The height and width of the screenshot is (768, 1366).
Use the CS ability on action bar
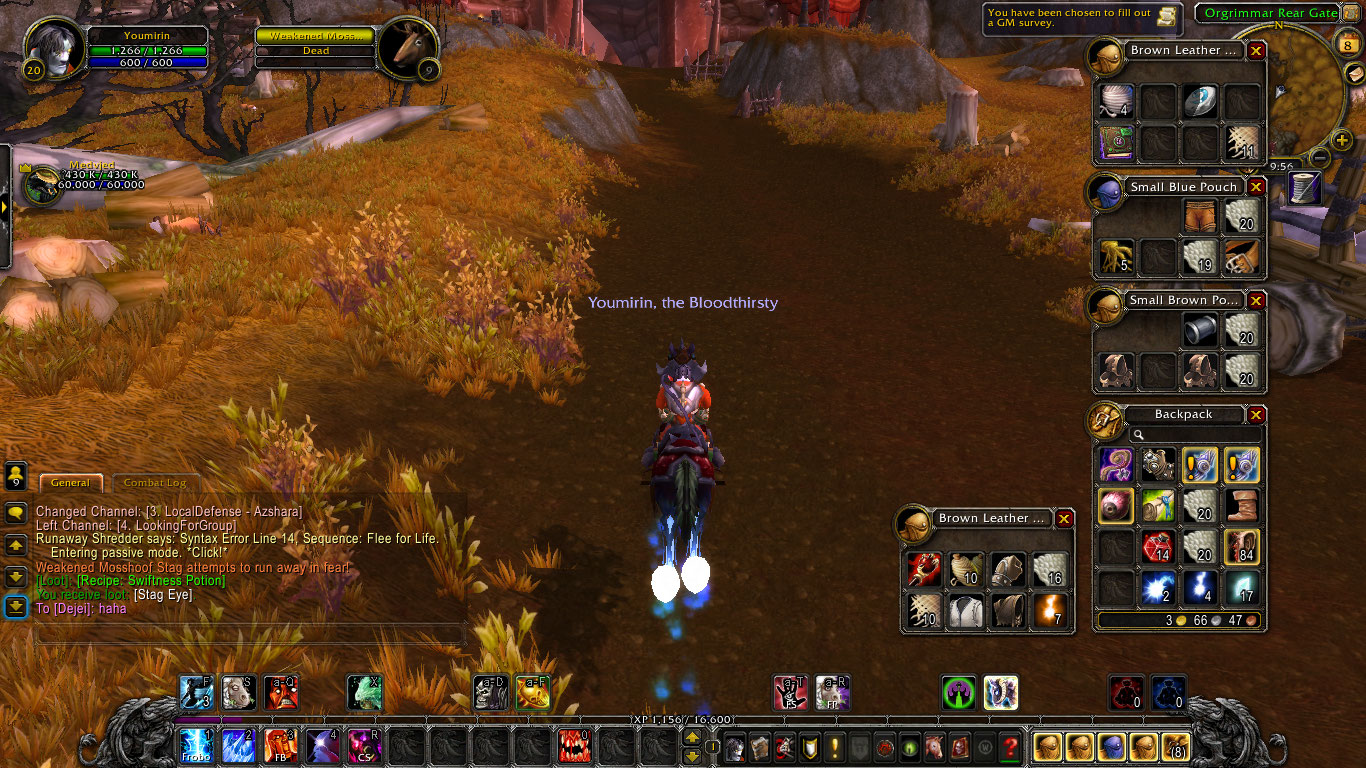click(364, 746)
